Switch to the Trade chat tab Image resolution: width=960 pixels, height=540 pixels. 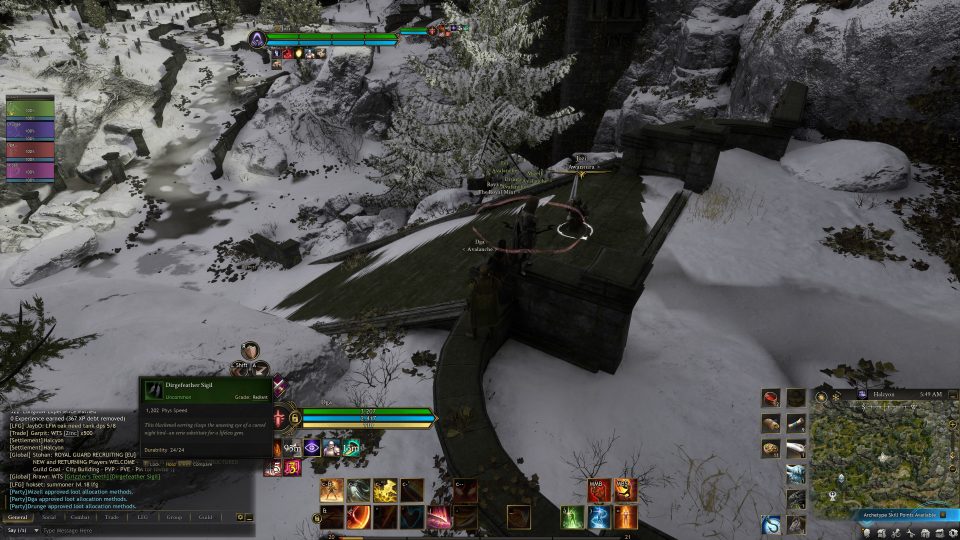(x=112, y=517)
